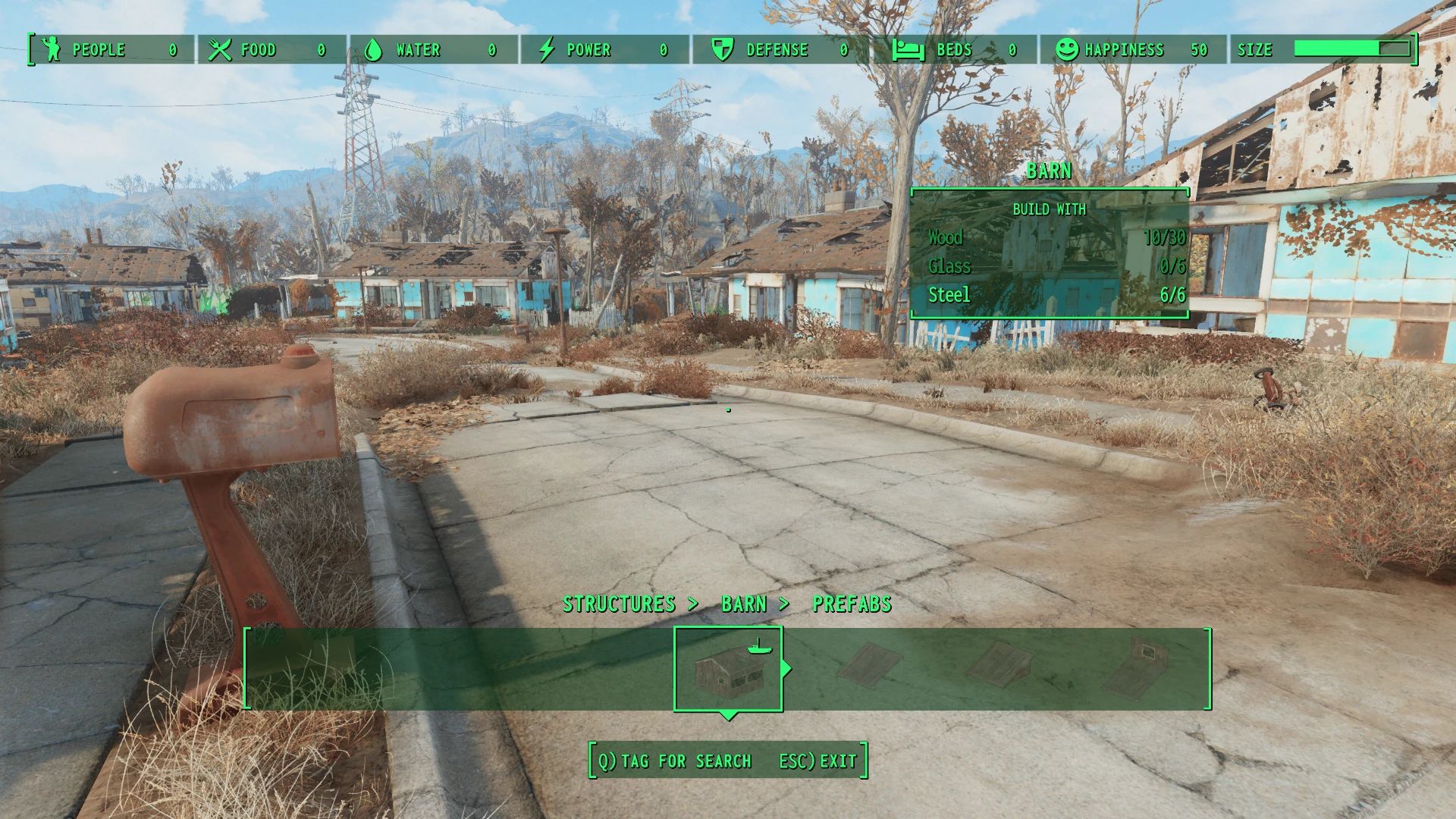Toggle the tag for search marker on the barn
The width and height of the screenshot is (1456, 819).
[x=758, y=651]
